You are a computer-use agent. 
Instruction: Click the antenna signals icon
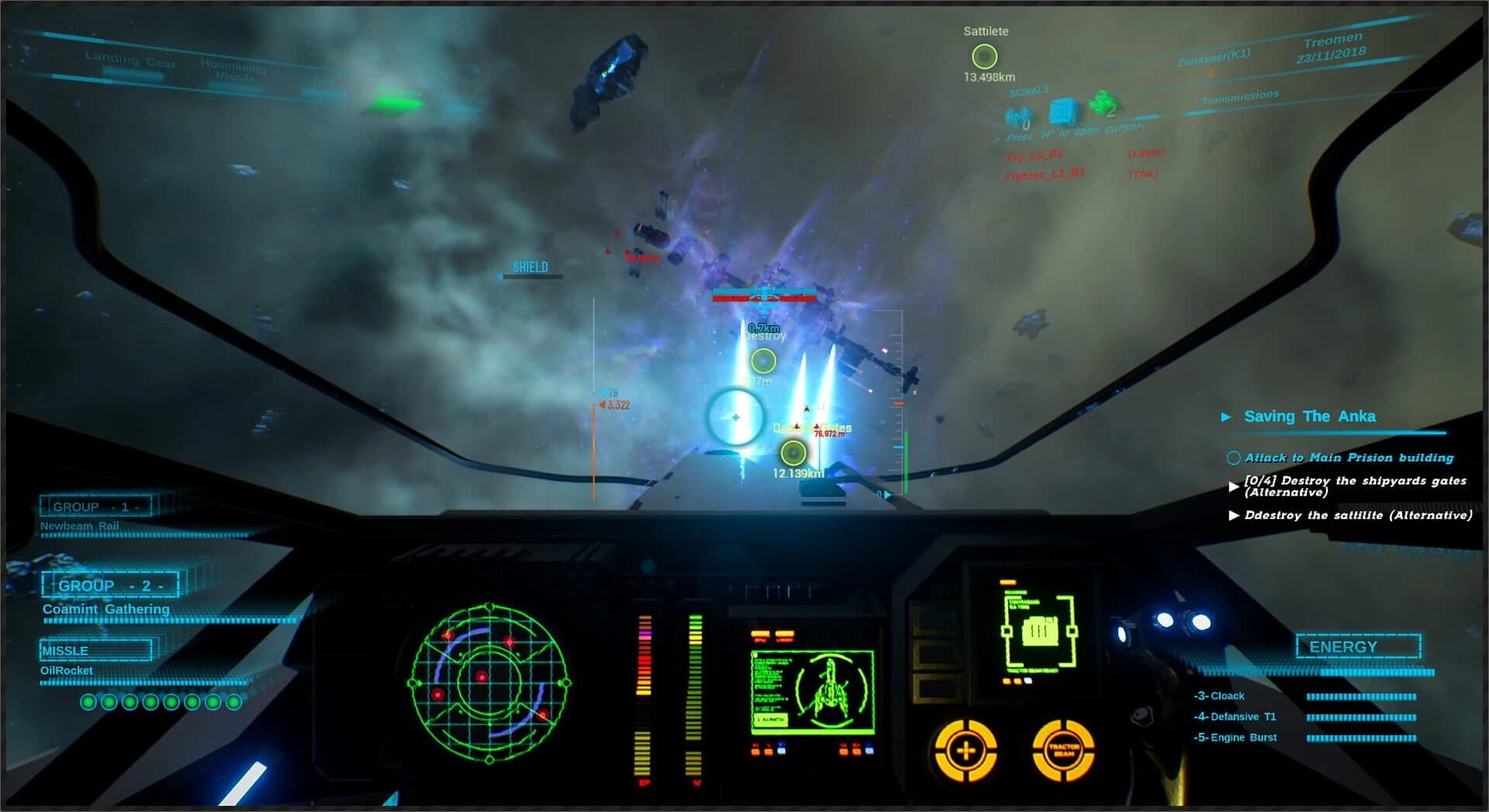pos(1016,115)
